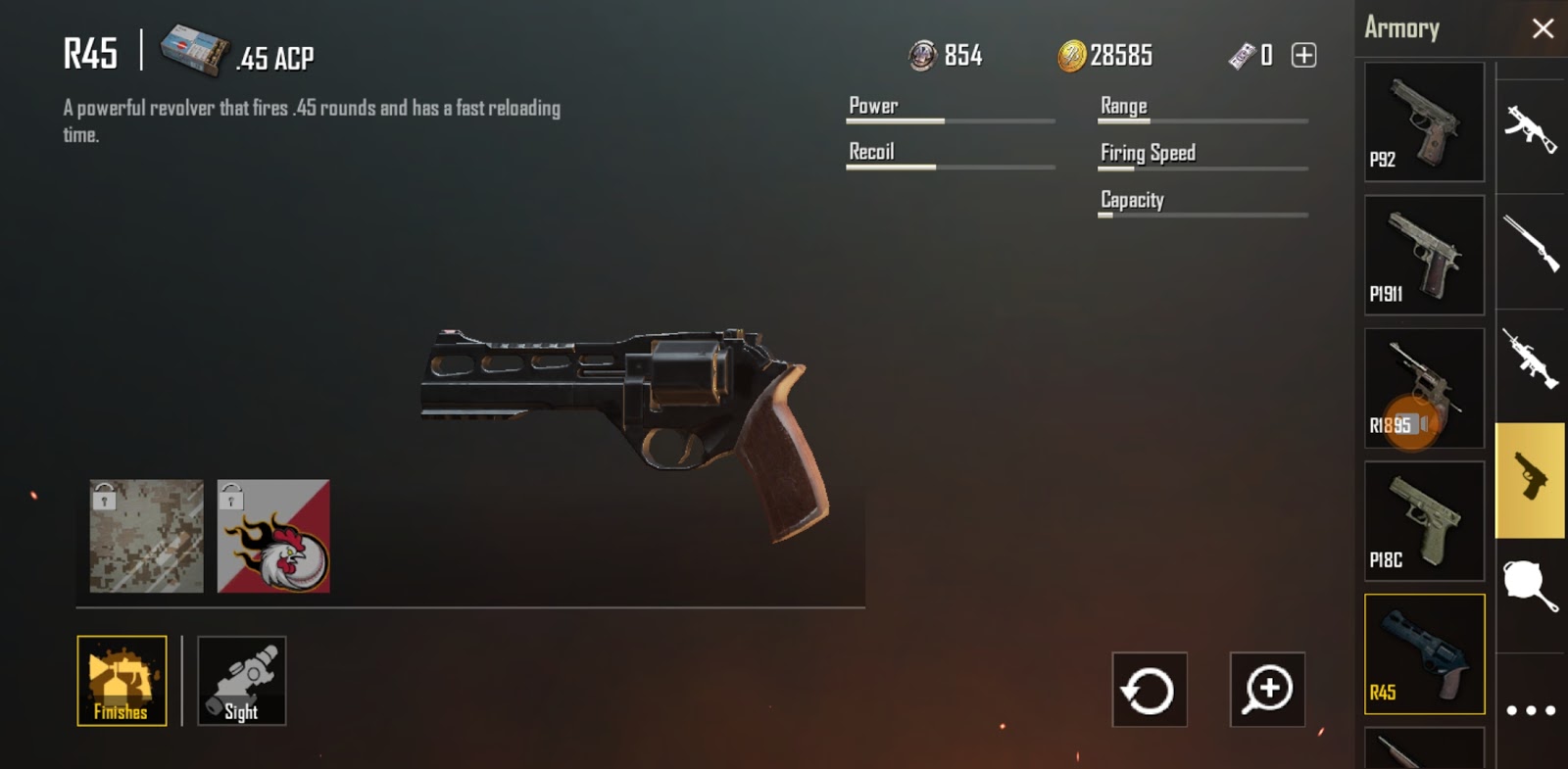Reset the weapon rotation
Viewport: 1568px width, 769px height.
pos(1150,690)
